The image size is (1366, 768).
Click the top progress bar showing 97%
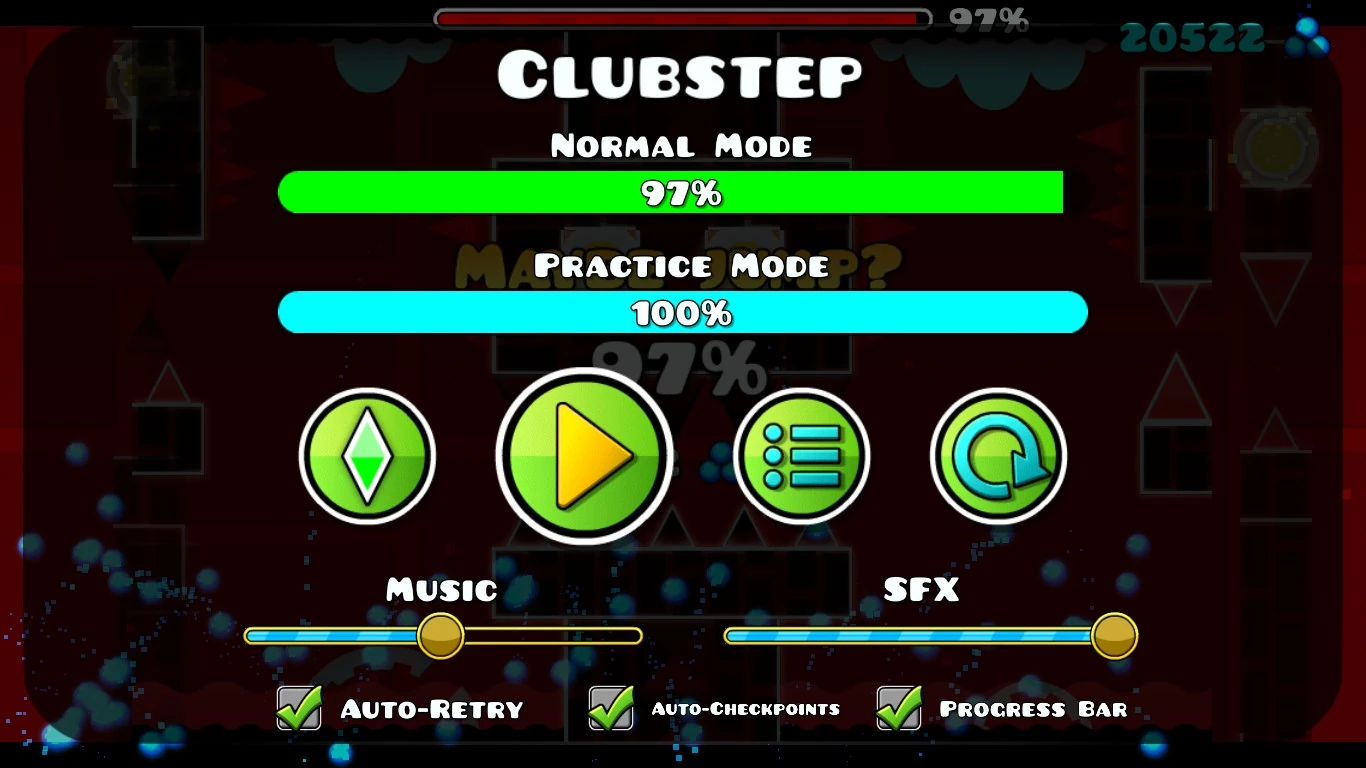tap(680, 17)
